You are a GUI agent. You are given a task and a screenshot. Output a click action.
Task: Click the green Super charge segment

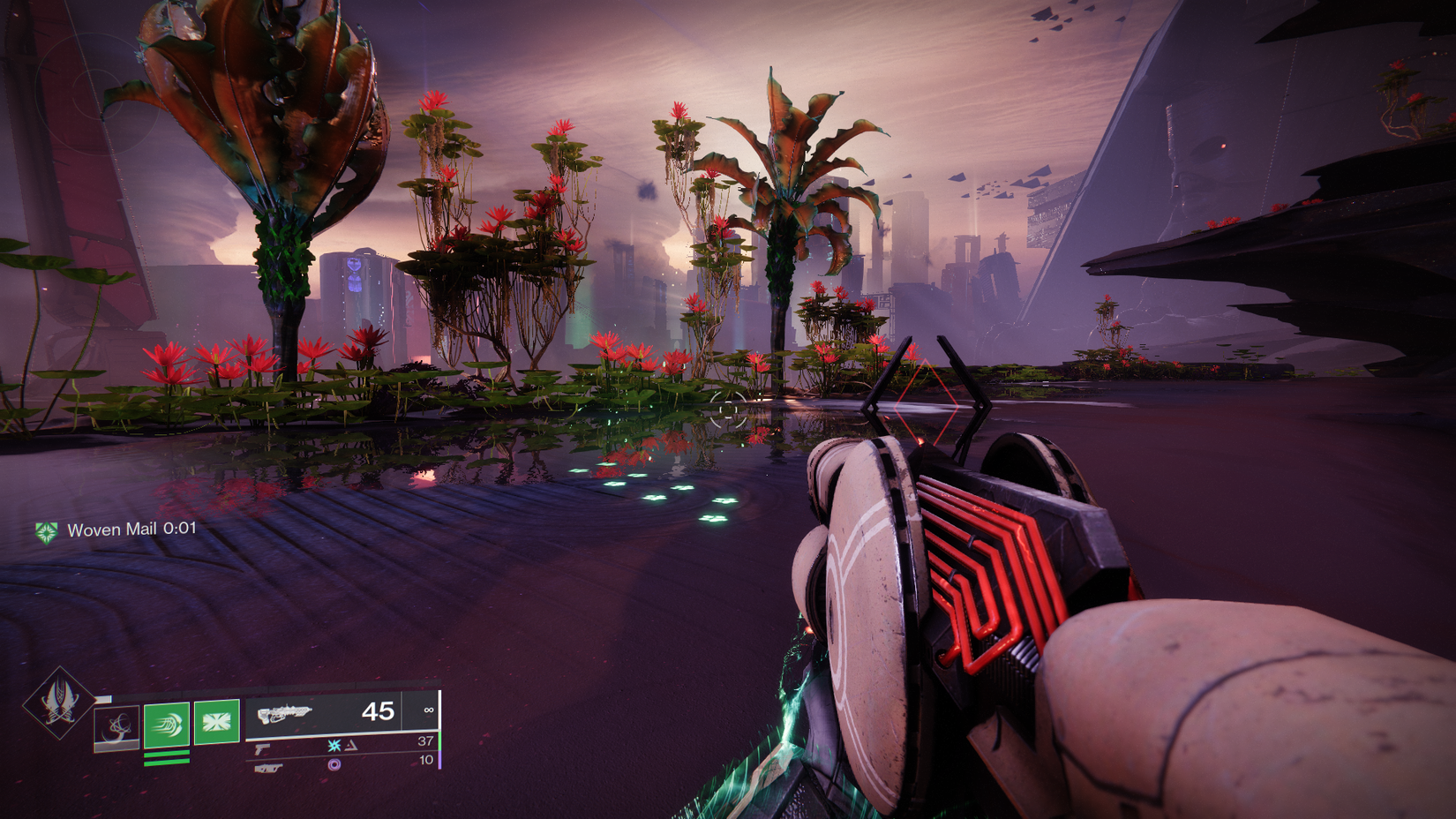tap(104, 699)
